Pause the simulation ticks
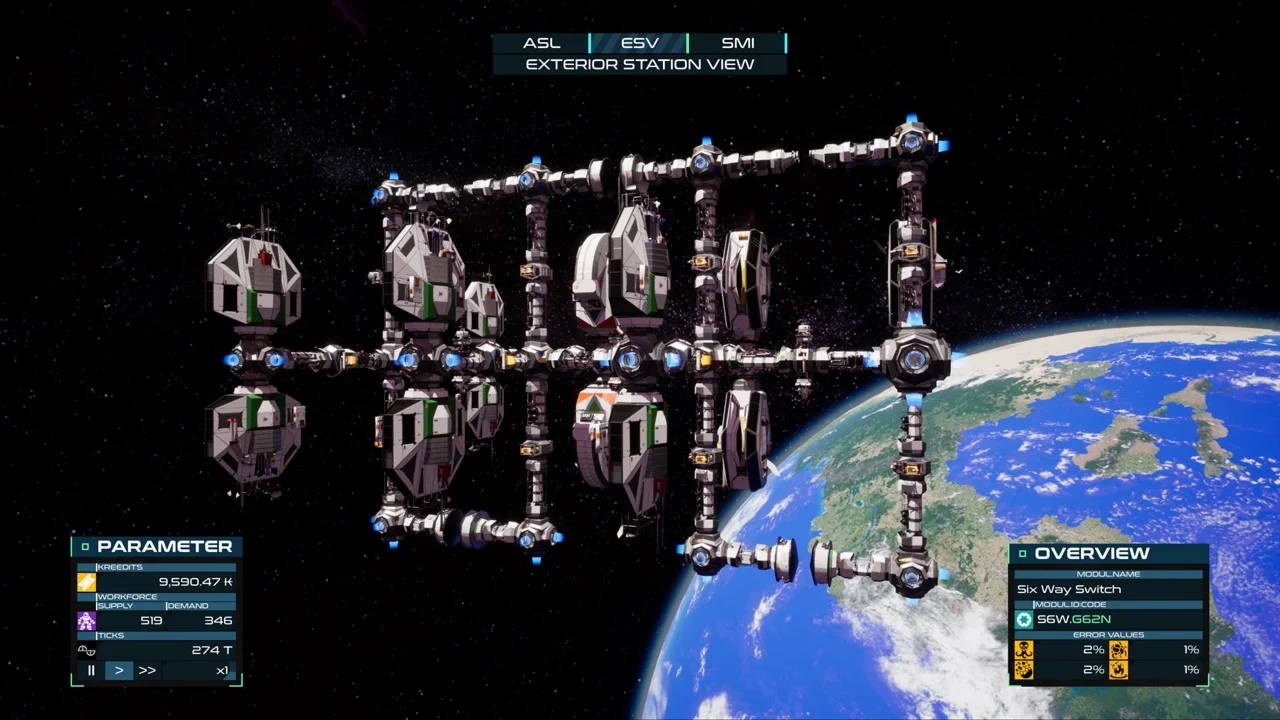 [x=91, y=670]
